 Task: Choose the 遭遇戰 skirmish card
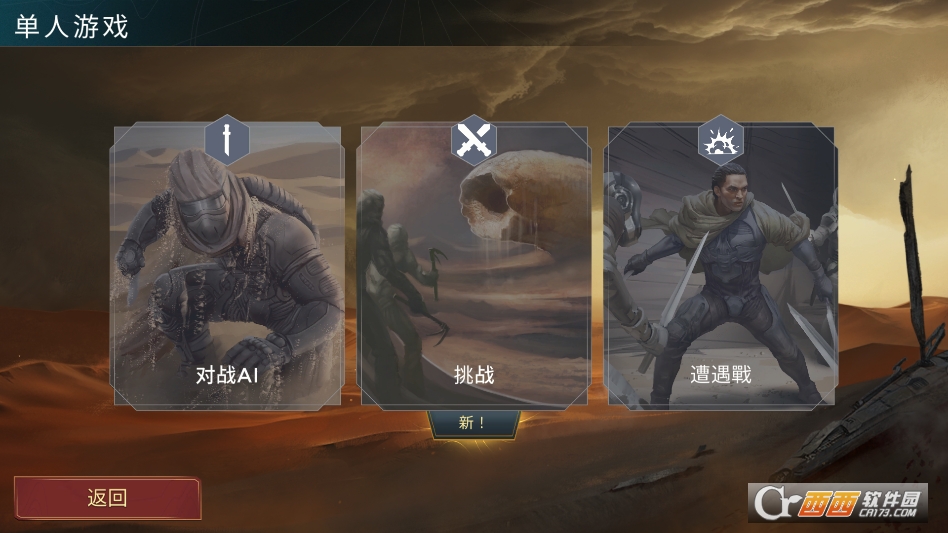point(721,267)
